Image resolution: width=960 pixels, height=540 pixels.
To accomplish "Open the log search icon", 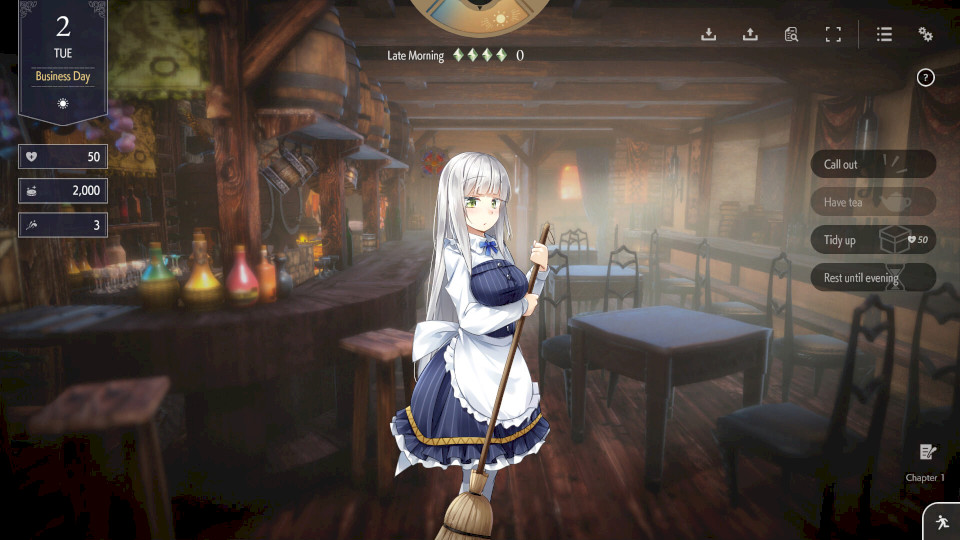I will point(791,35).
